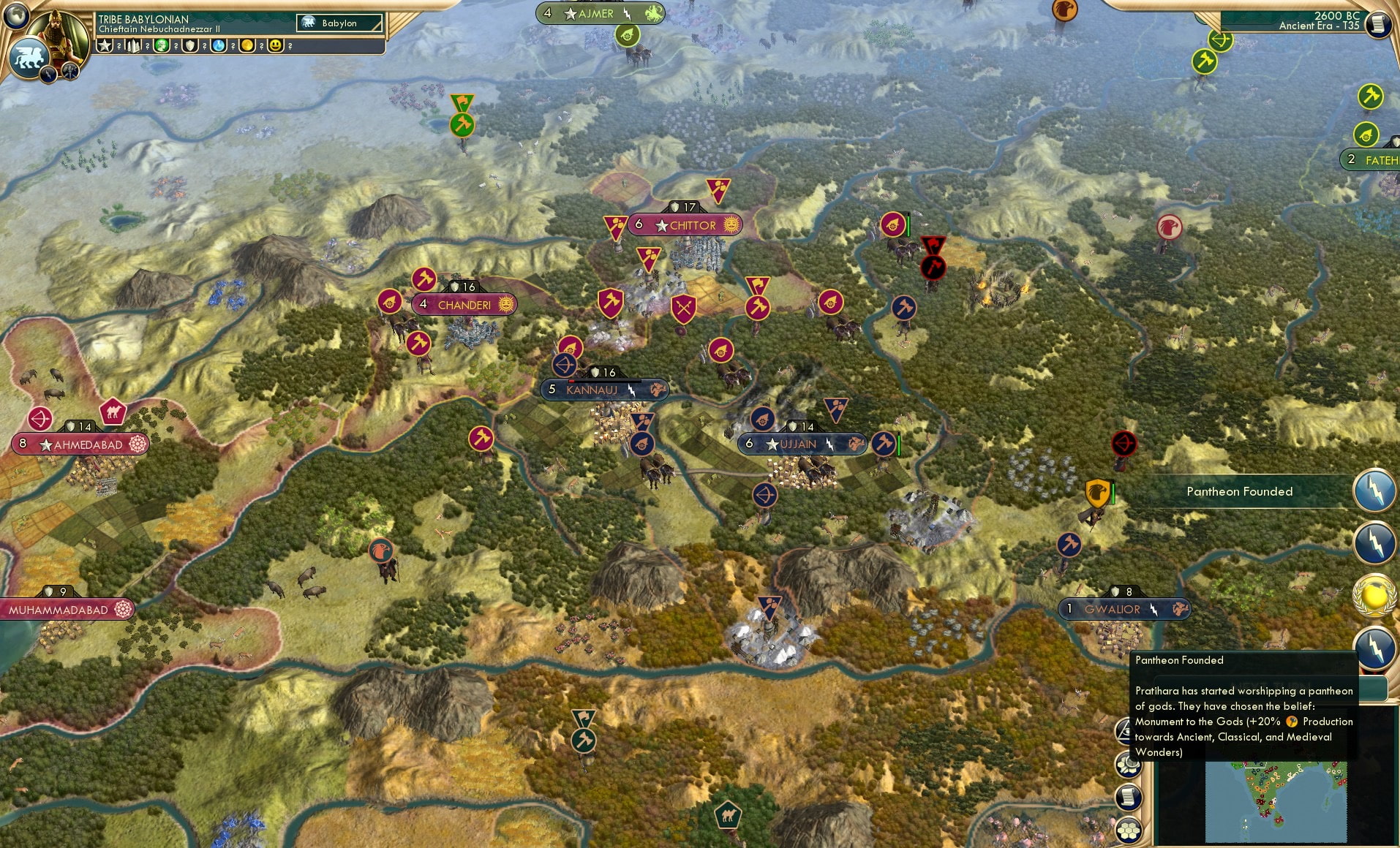This screenshot has height=848, width=1400.
Task: Toggle the hex grid overlay honeycomb icon
Action: (1129, 829)
